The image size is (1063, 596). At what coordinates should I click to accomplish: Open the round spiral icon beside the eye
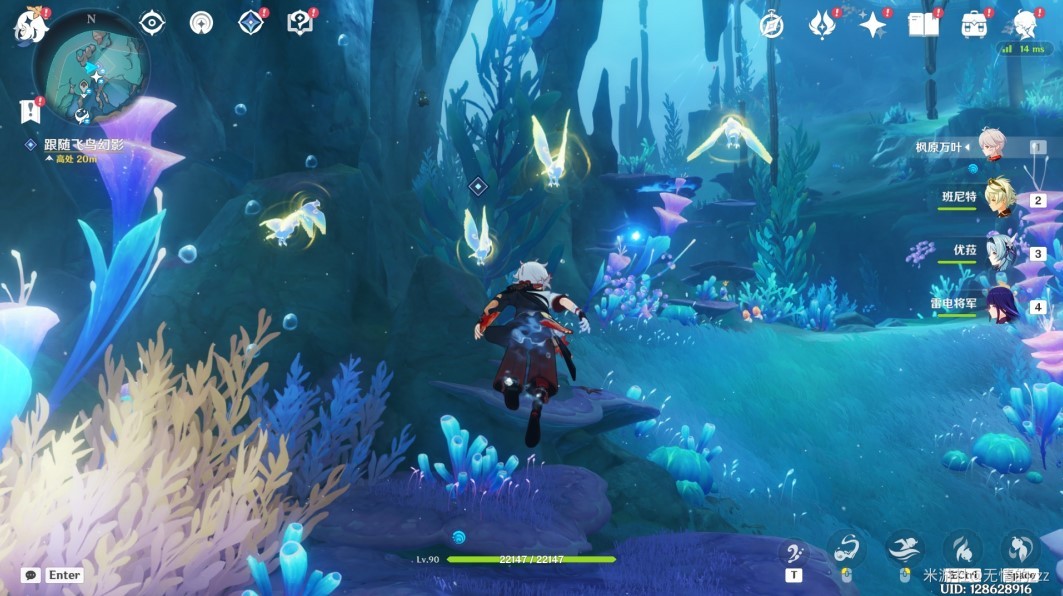coord(201,23)
